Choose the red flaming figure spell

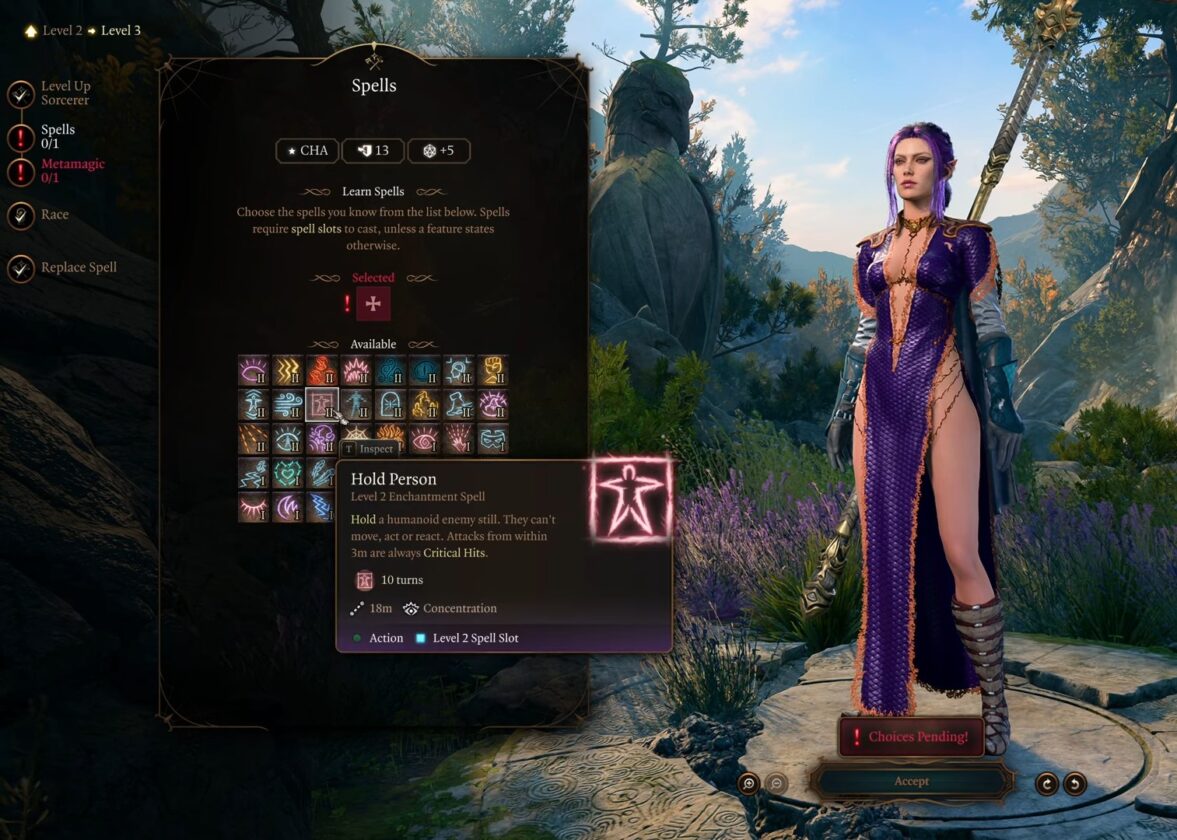[x=322, y=371]
